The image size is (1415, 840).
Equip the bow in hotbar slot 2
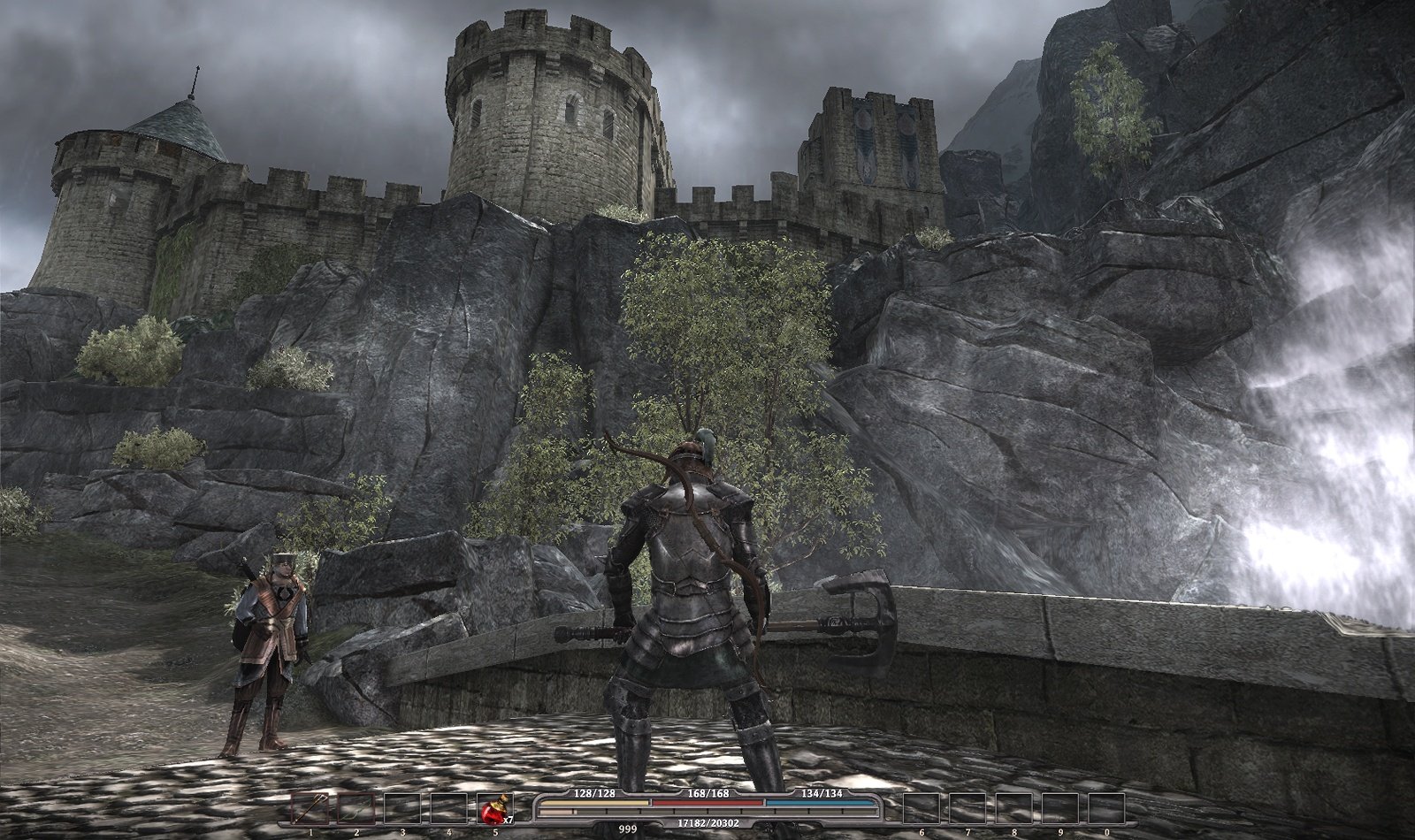tap(356, 808)
